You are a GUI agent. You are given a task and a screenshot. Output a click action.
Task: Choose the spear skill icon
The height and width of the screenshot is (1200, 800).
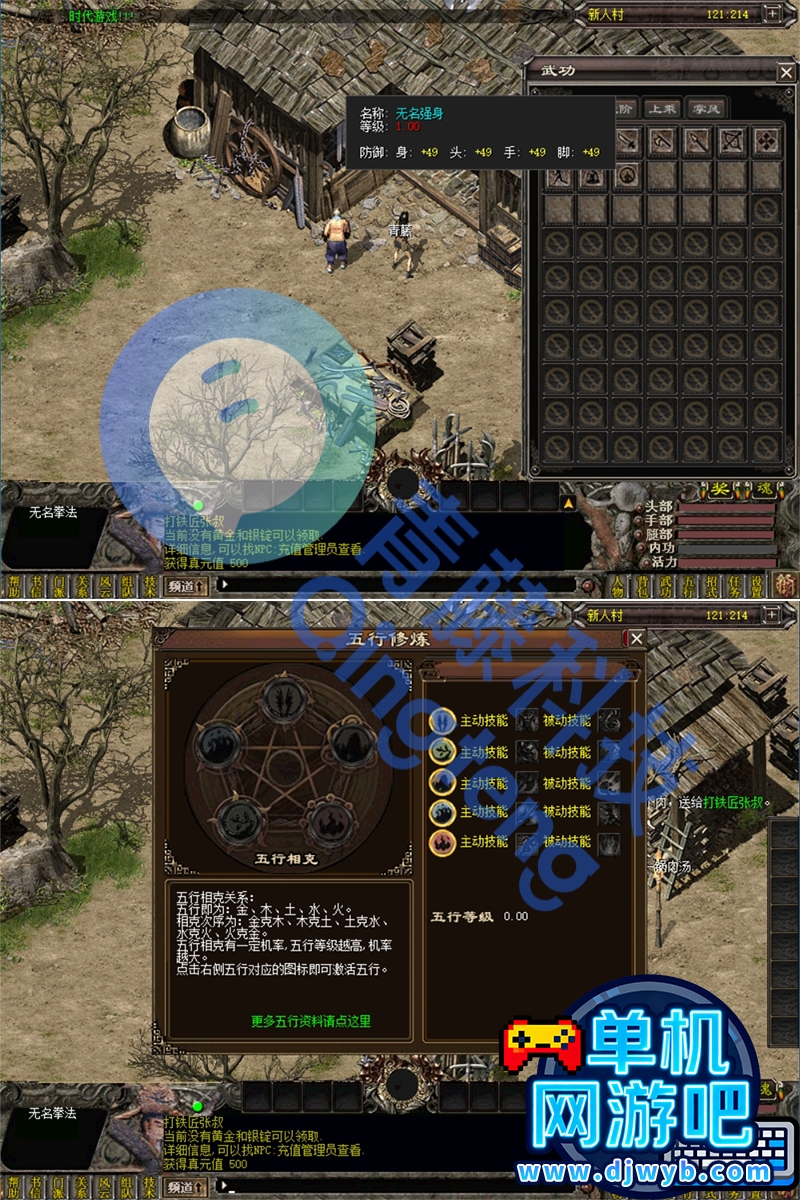pyautogui.click(x=696, y=142)
